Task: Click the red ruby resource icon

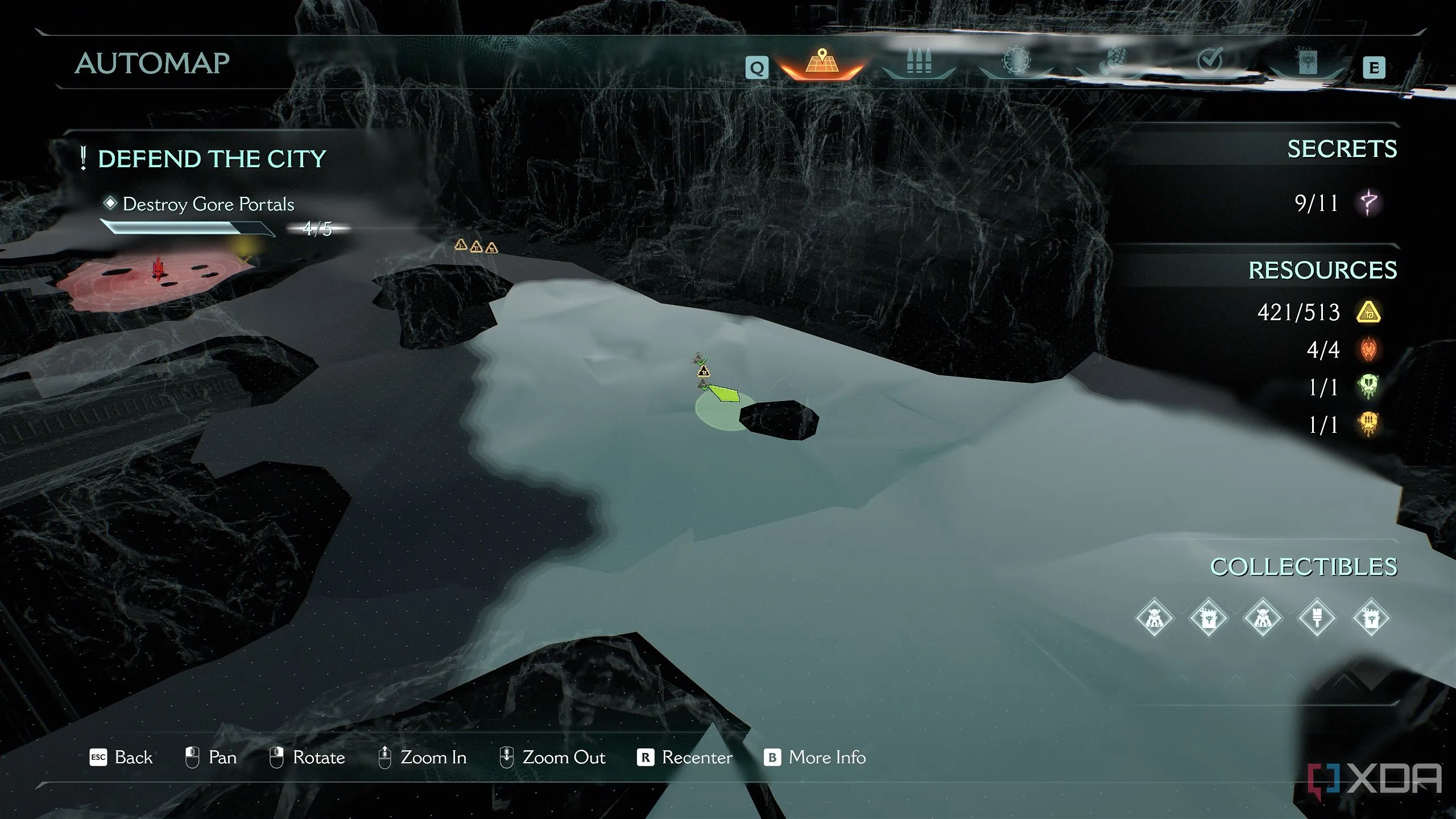Action: pos(1368,349)
